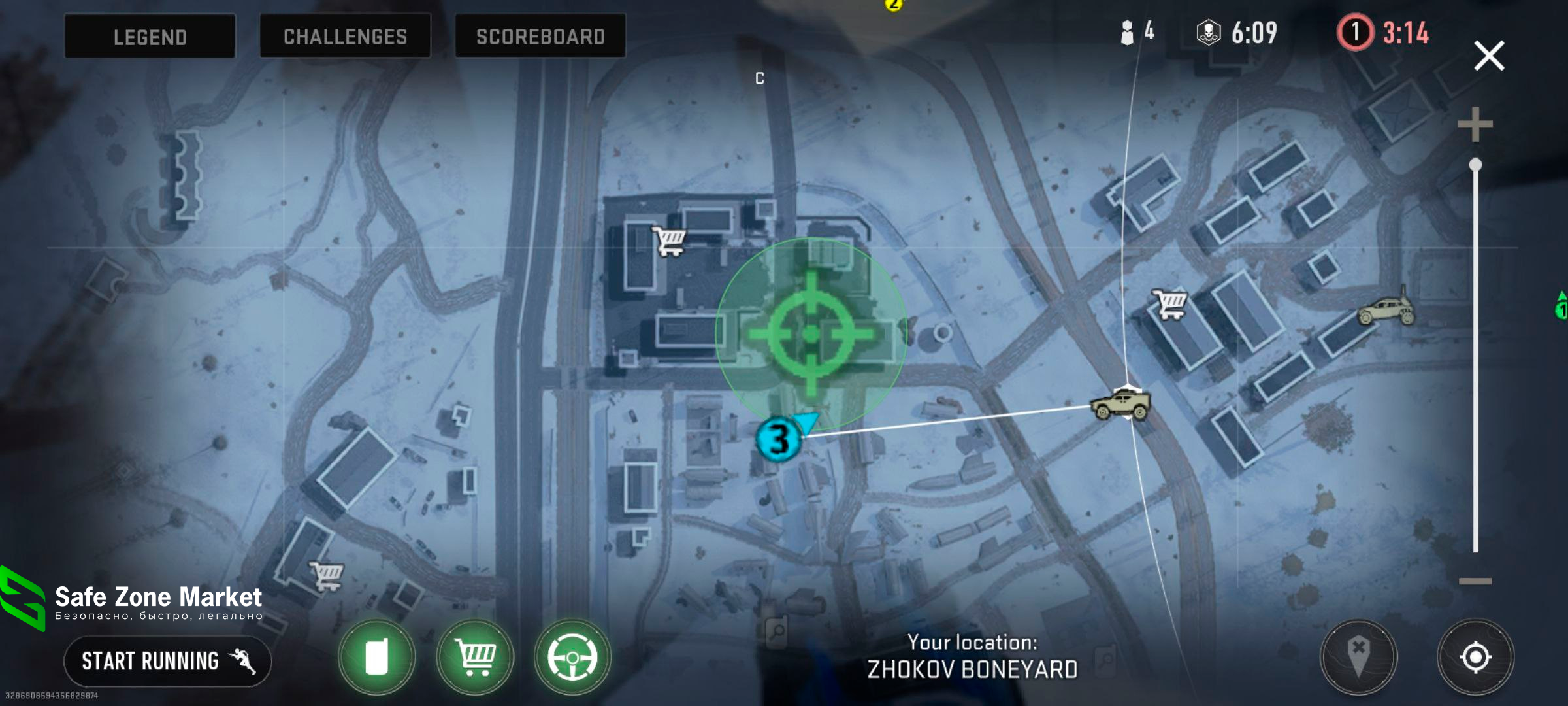Image resolution: width=1568 pixels, height=706 pixels.
Task: Zoom out with the minus button
Action: (x=1475, y=580)
